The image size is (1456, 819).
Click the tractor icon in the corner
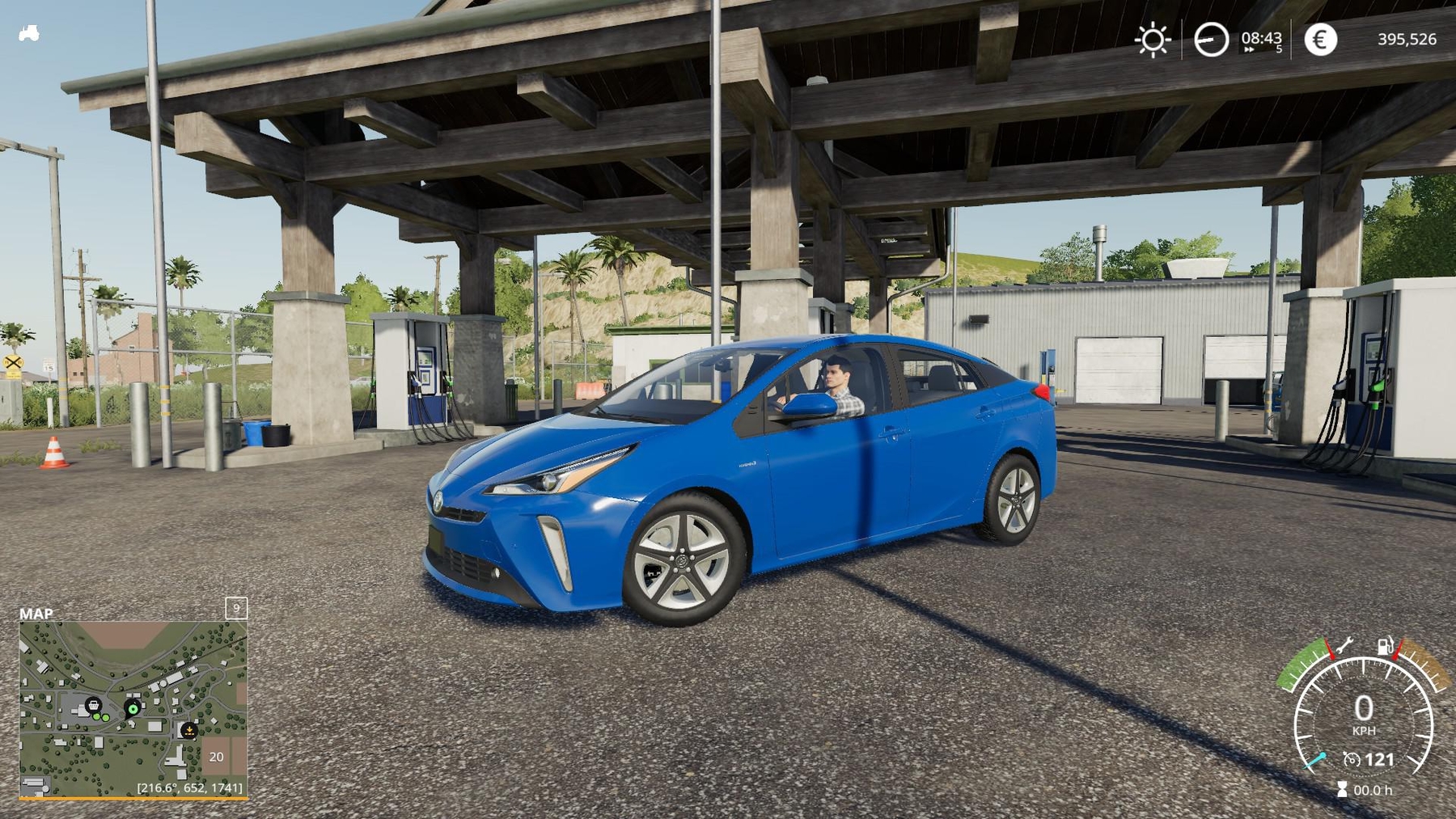(x=29, y=34)
